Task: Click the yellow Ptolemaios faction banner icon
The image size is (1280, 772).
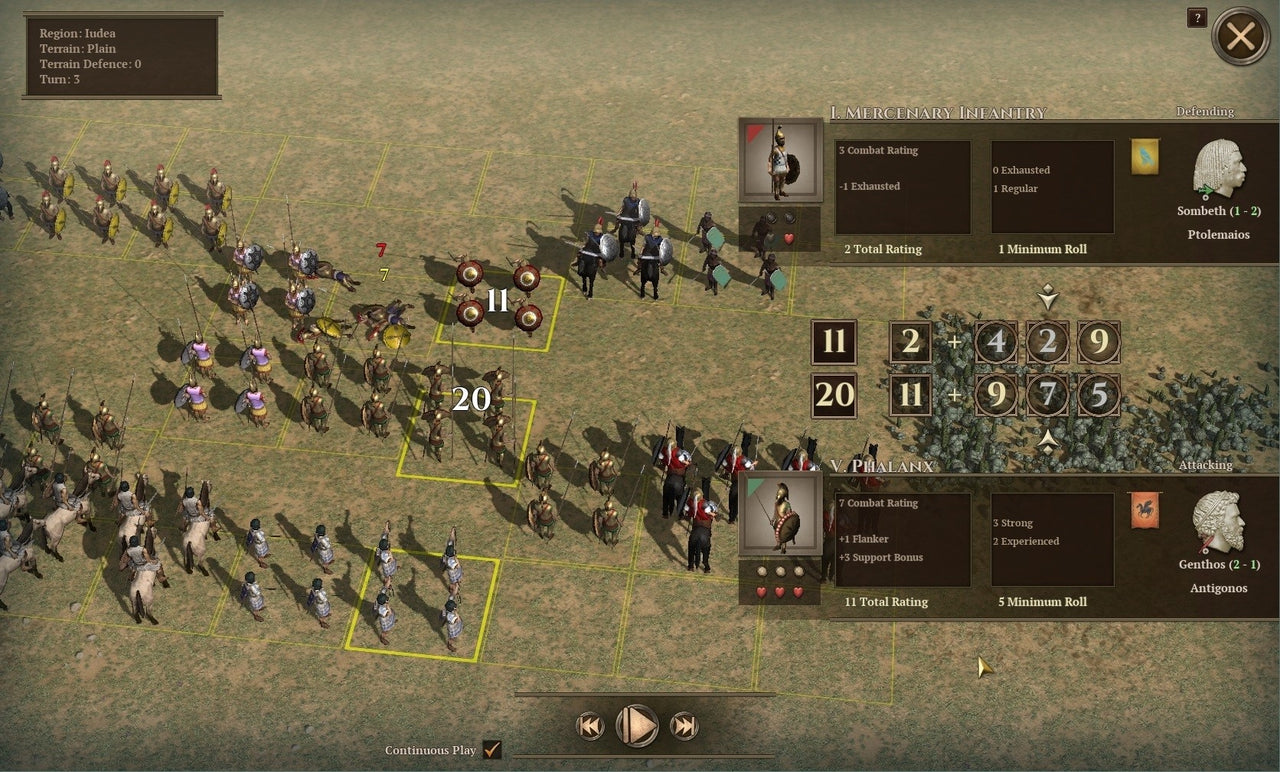Action: (1144, 158)
